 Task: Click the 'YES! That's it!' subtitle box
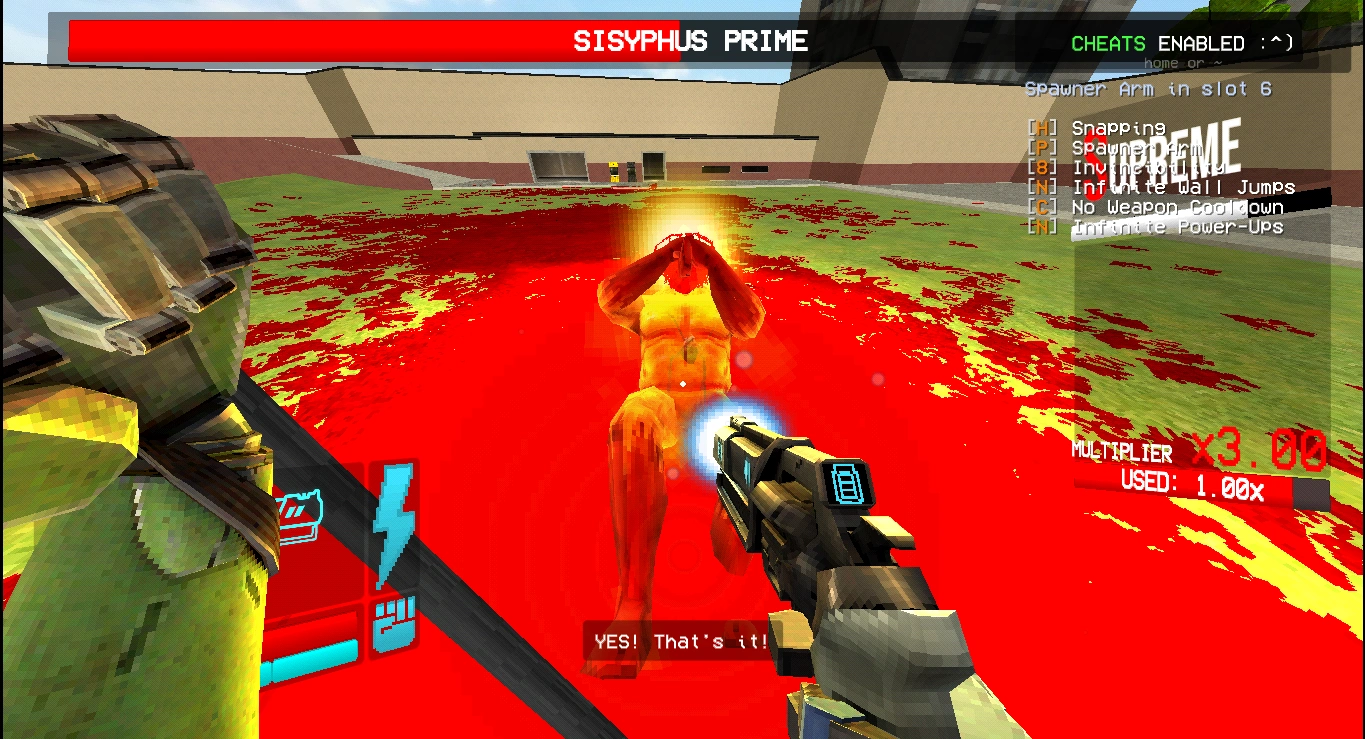coord(680,642)
